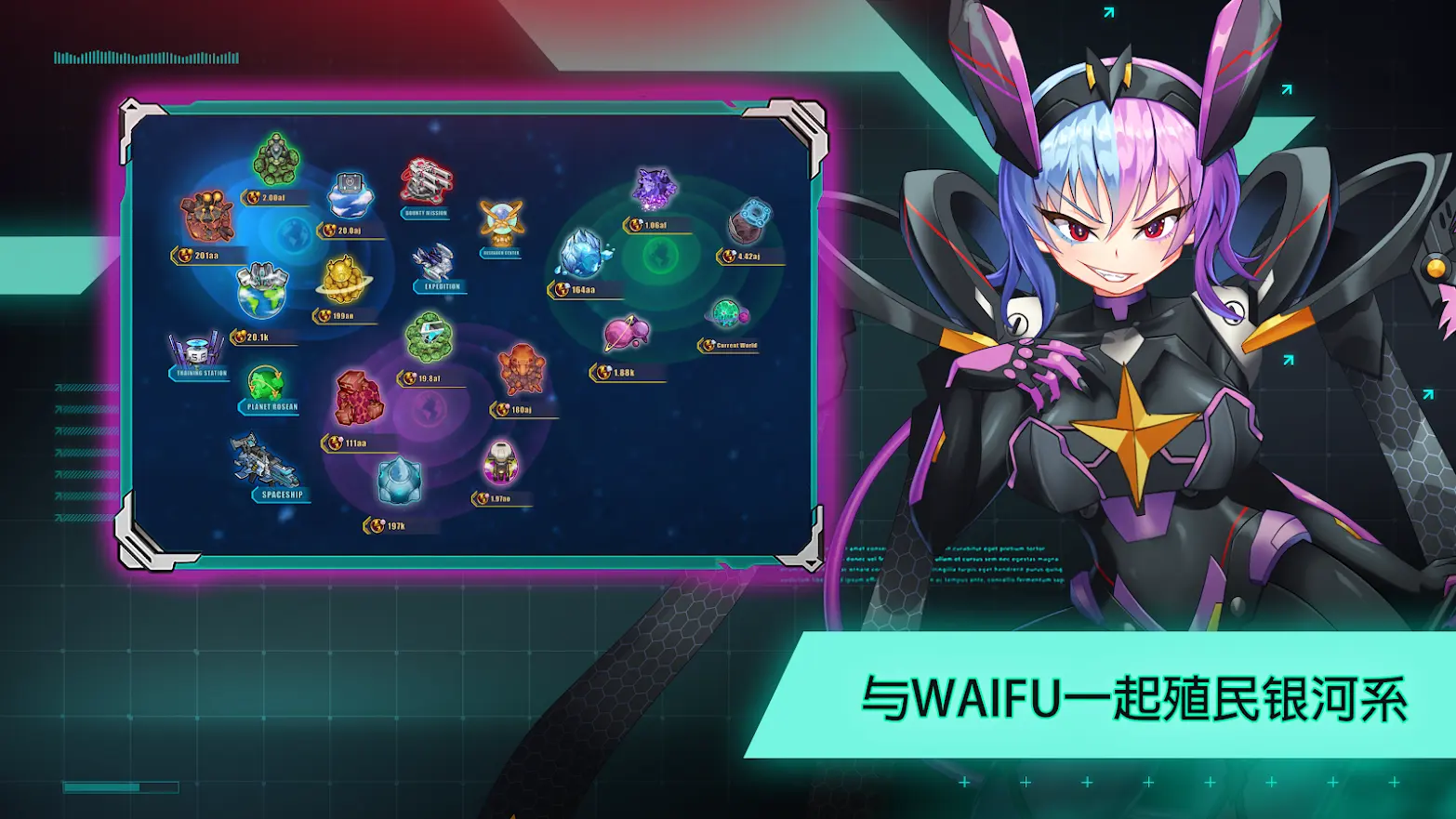
Task: Open the Training Station
Action: (x=196, y=351)
